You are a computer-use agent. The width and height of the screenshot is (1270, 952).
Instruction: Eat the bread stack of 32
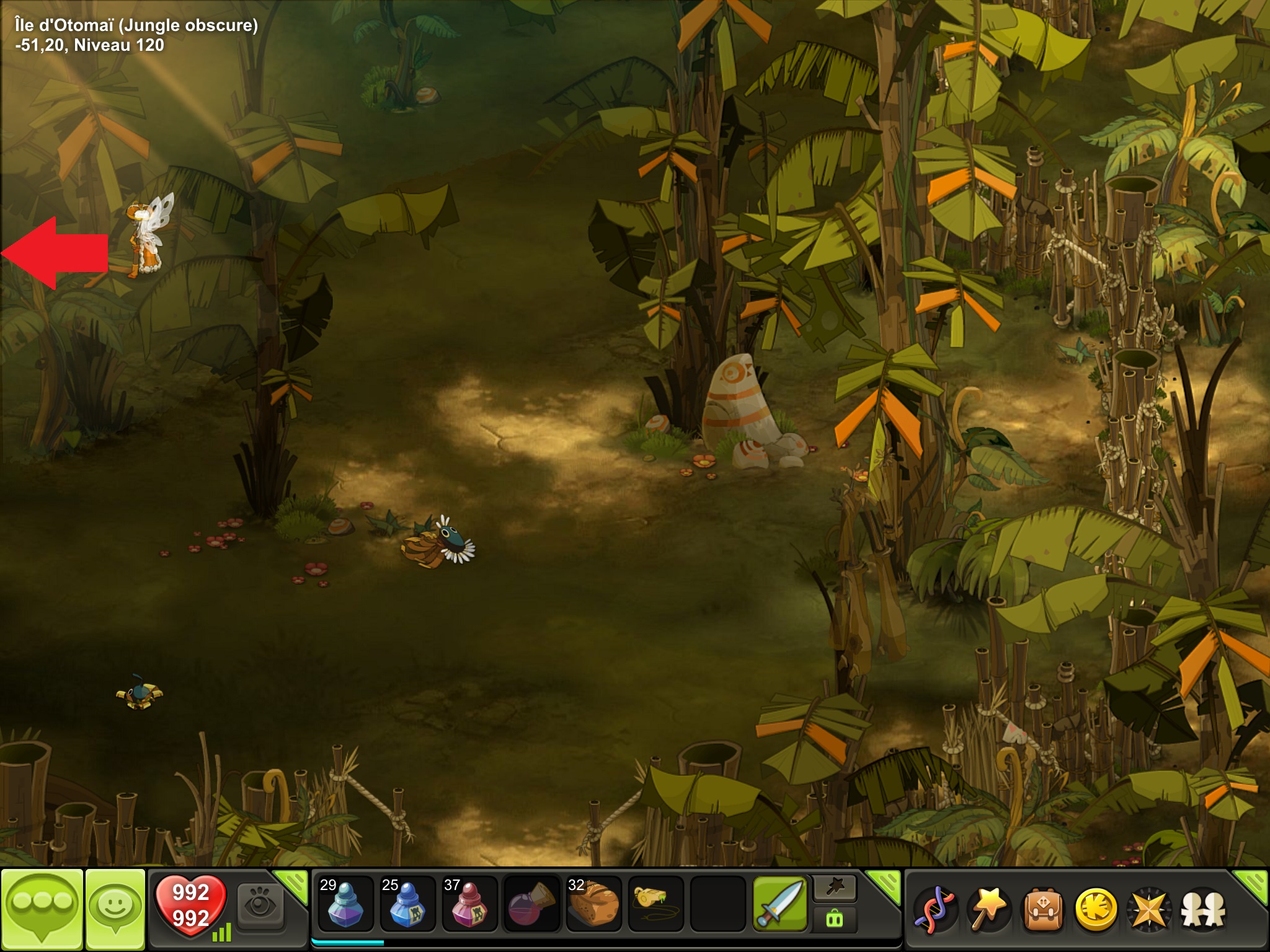pos(593,904)
